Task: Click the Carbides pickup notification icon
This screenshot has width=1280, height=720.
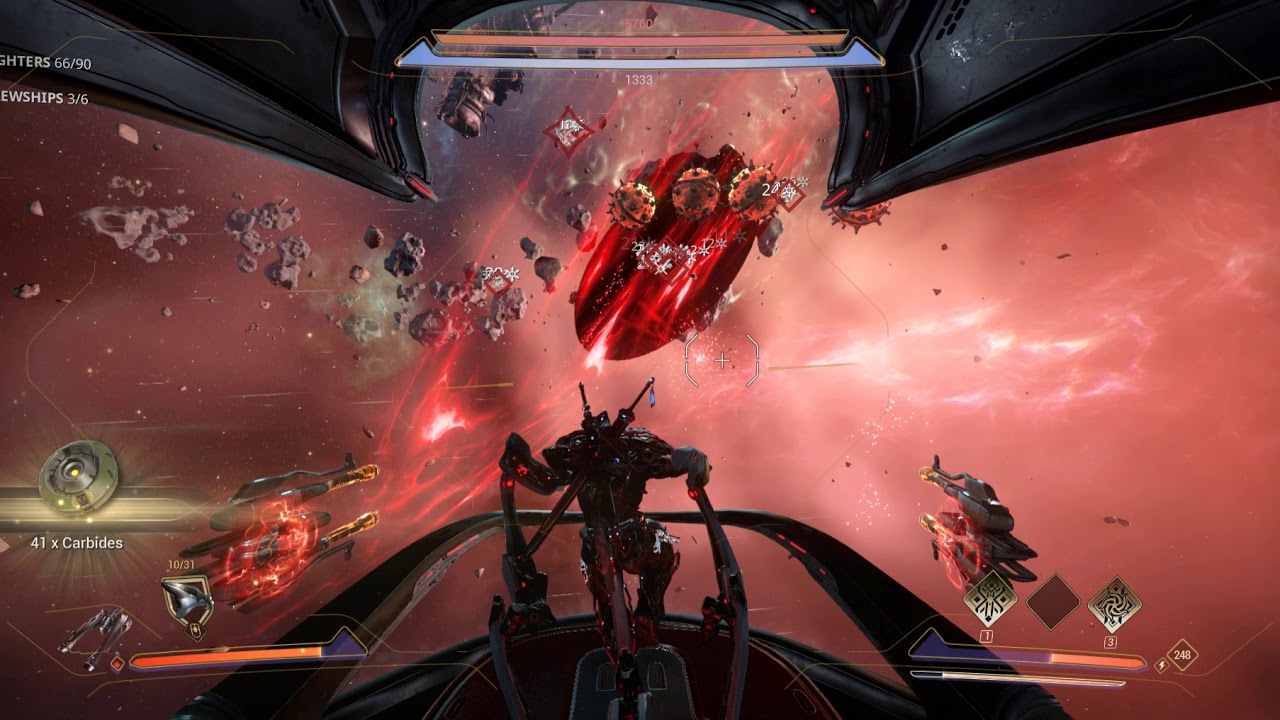Action: coord(78,478)
